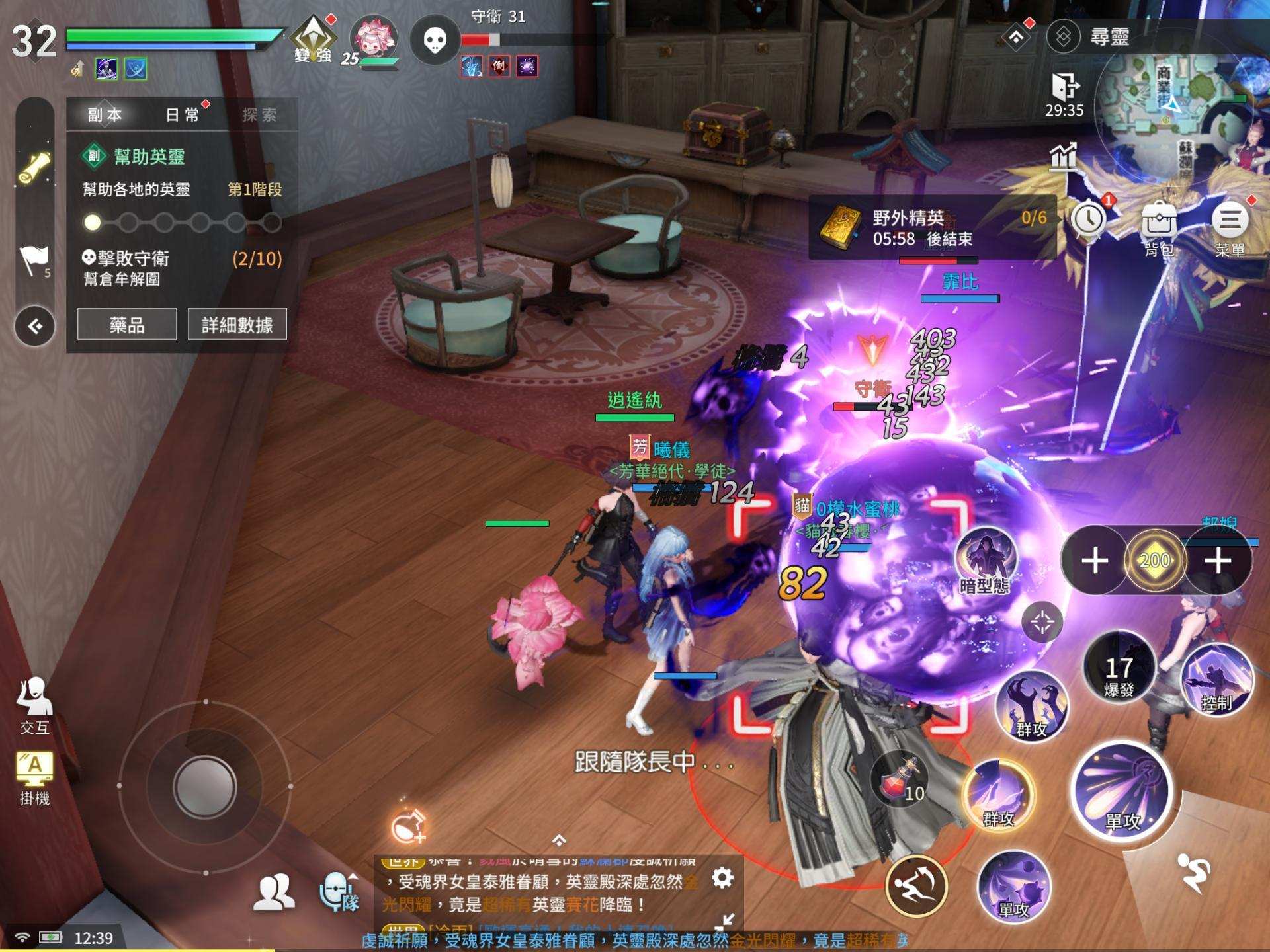Switch to 暗型態 dark form
Viewport: 1270px width, 952px height.
coord(985,561)
